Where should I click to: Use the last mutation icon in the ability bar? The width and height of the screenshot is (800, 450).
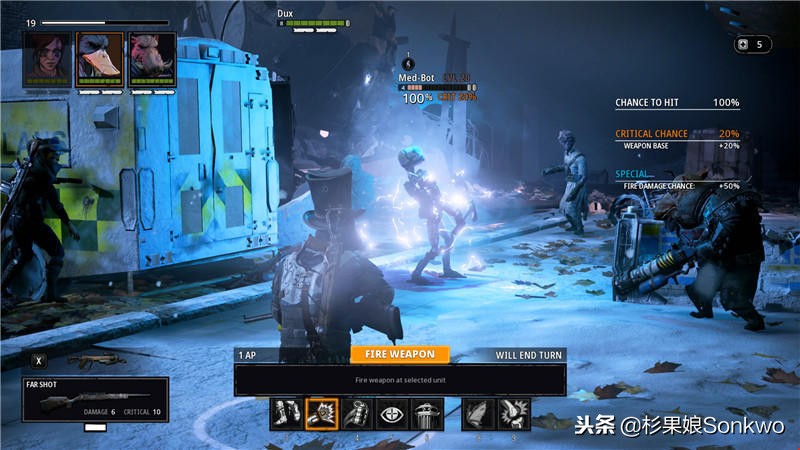[514, 414]
